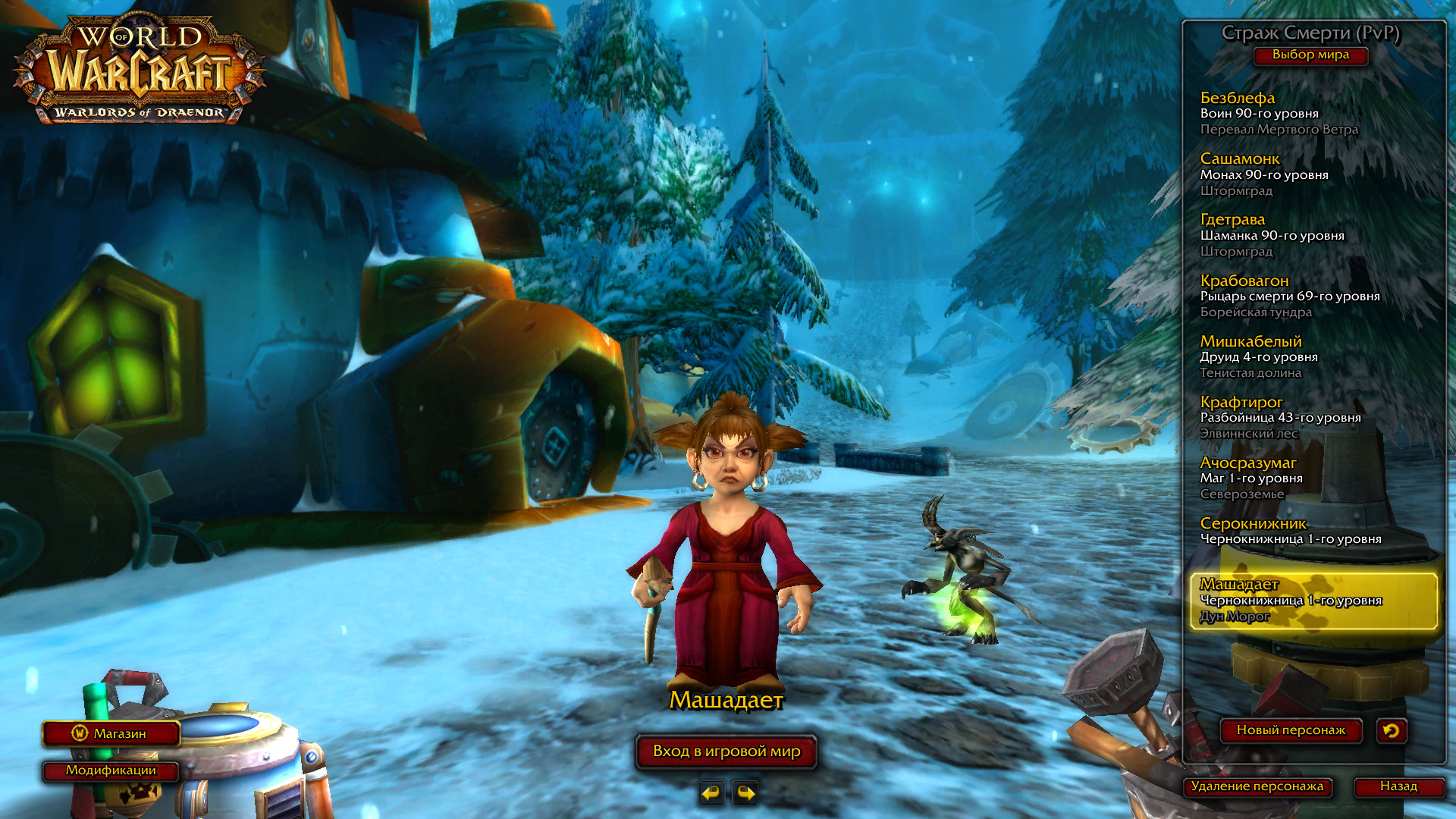1456x819 pixels.
Task: Open the Магазин shop
Action: (x=111, y=733)
